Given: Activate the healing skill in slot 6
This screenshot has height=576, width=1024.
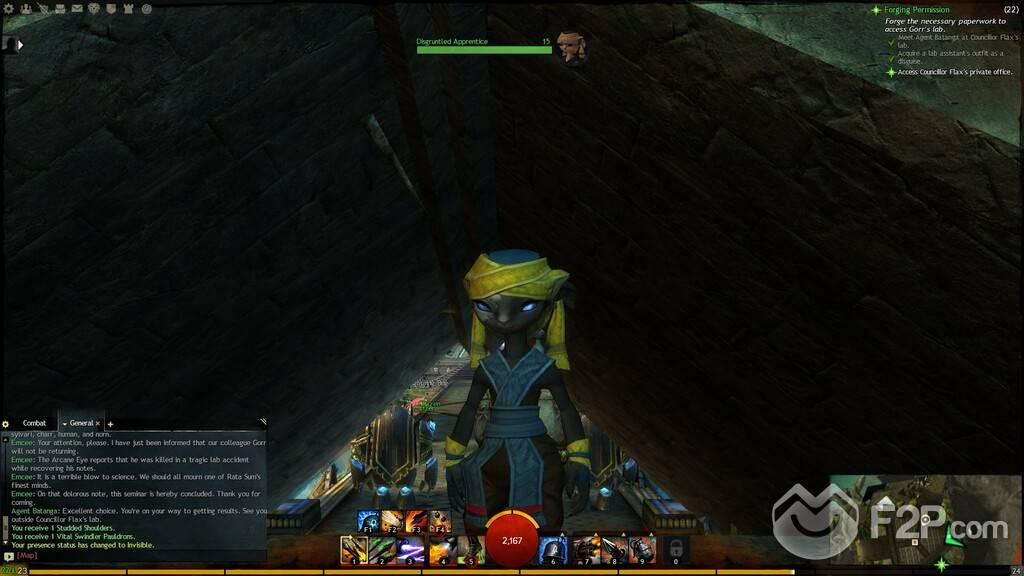Looking at the screenshot, I should [553, 549].
